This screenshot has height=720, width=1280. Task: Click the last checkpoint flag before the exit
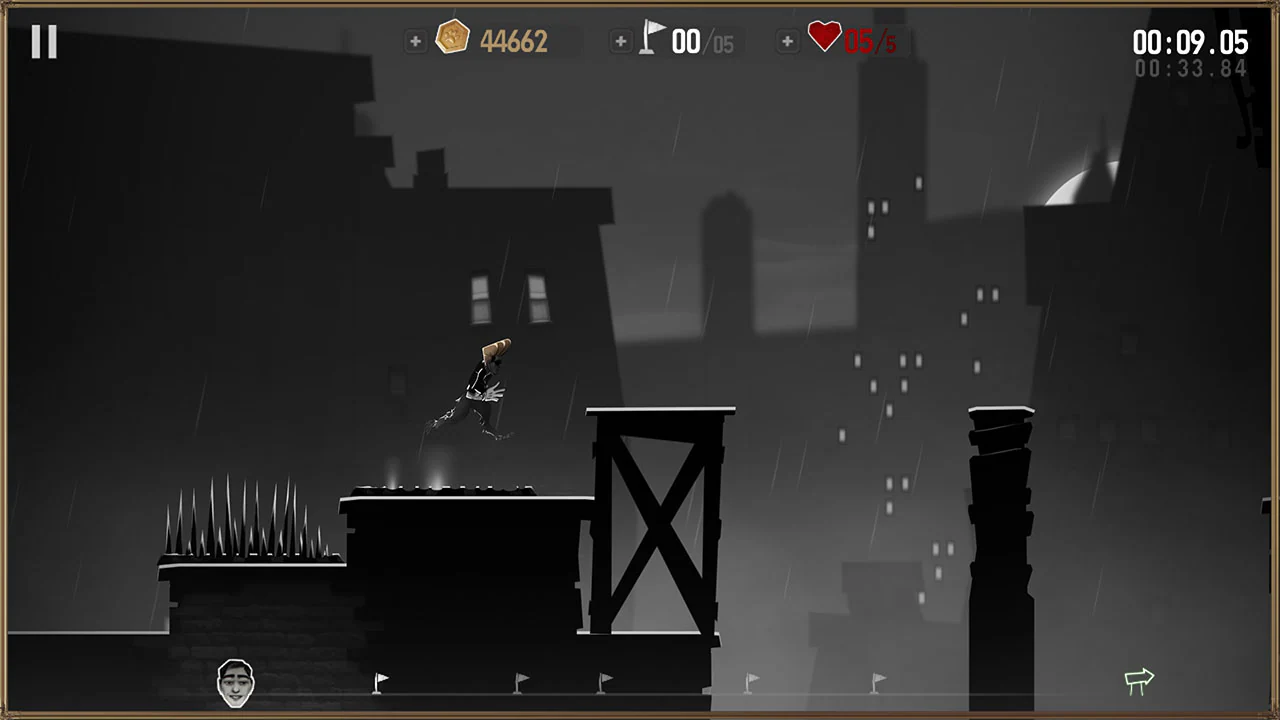click(877, 681)
